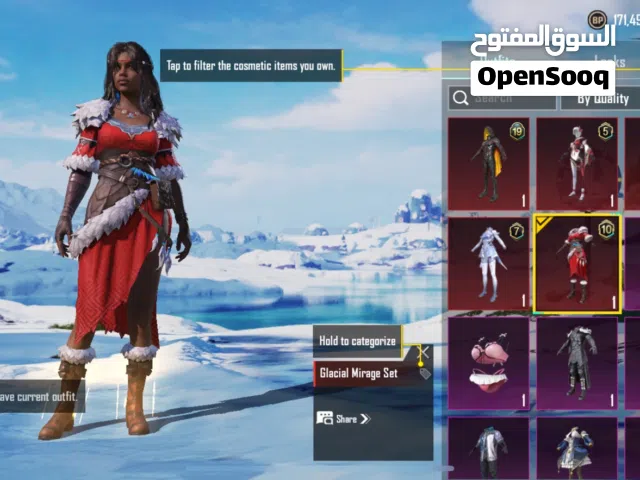Screen dimensions: 640x480
Task: Select the black and yellow caped outfit
Action: (489, 163)
